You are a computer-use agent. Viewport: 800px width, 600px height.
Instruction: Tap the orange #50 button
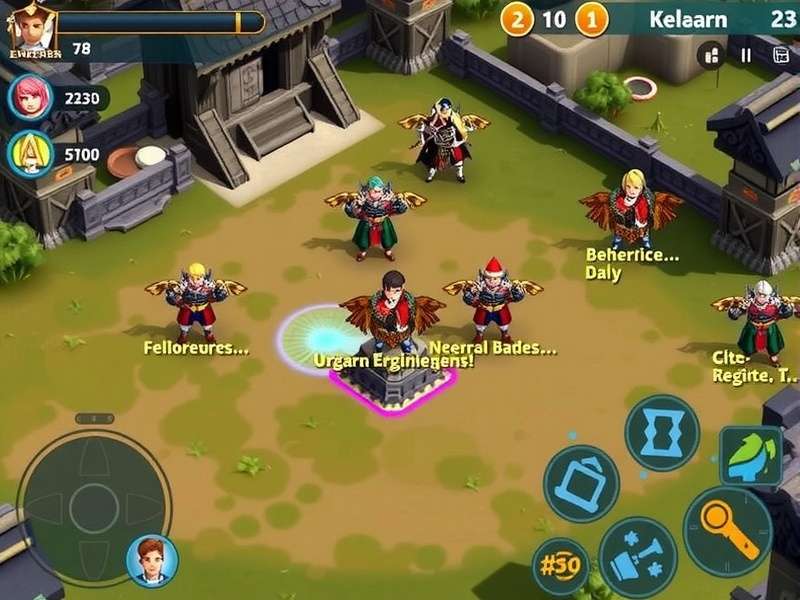coord(560,566)
